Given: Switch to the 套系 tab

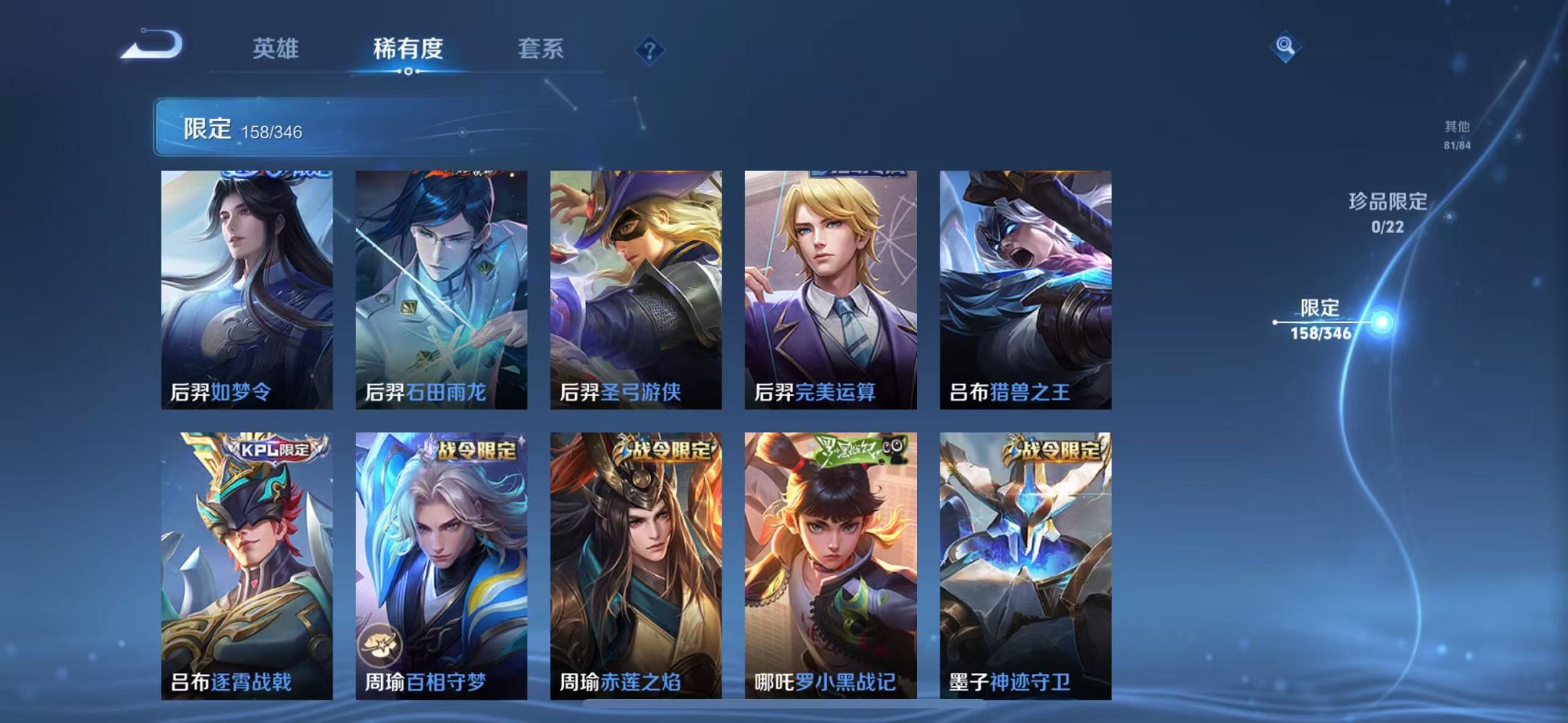Looking at the screenshot, I should 540,49.
